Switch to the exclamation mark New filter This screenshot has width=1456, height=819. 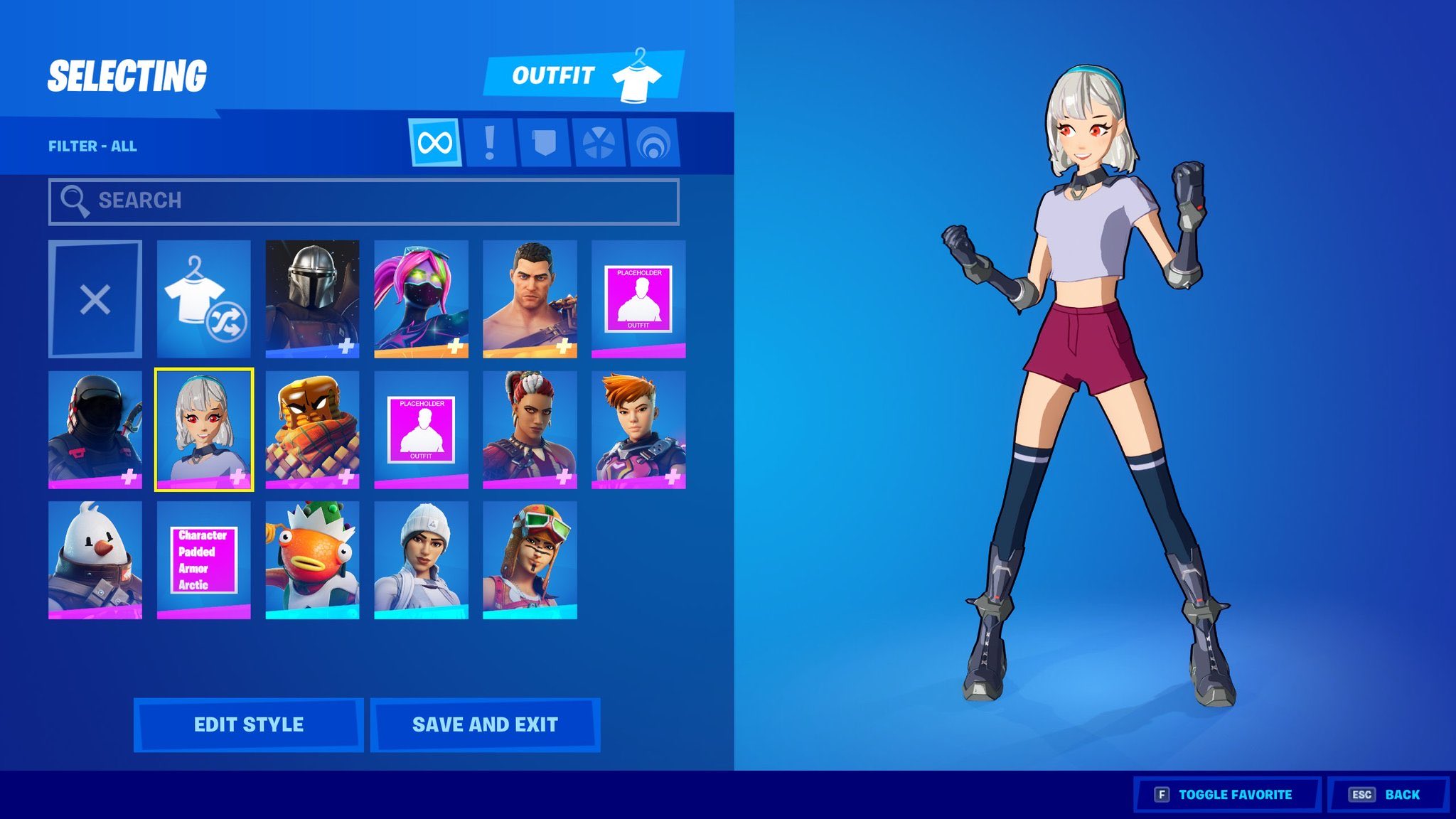(x=489, y=143)
